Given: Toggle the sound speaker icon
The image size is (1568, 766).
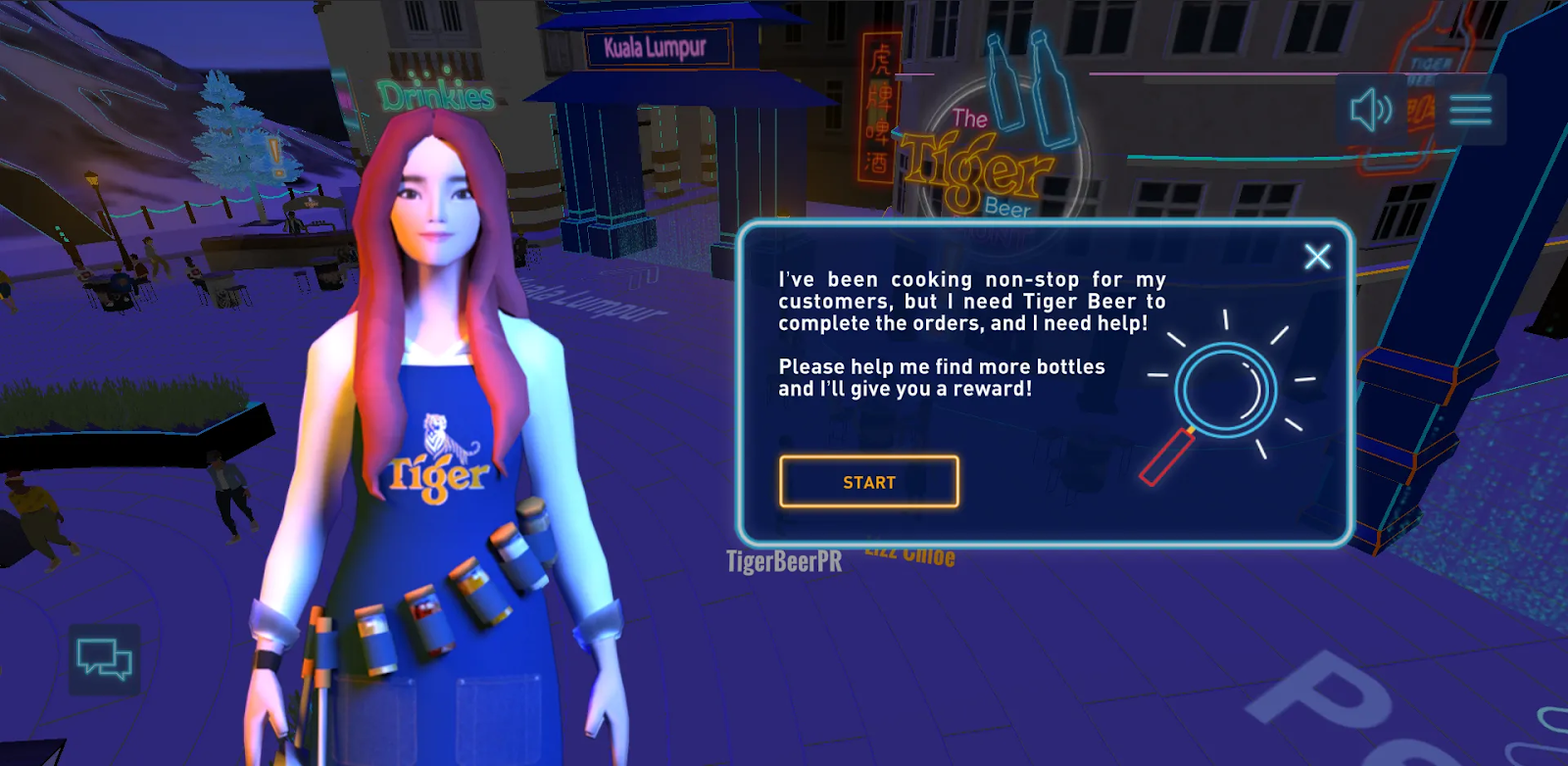Looking at the screenshot, I should click(1371, 110).
